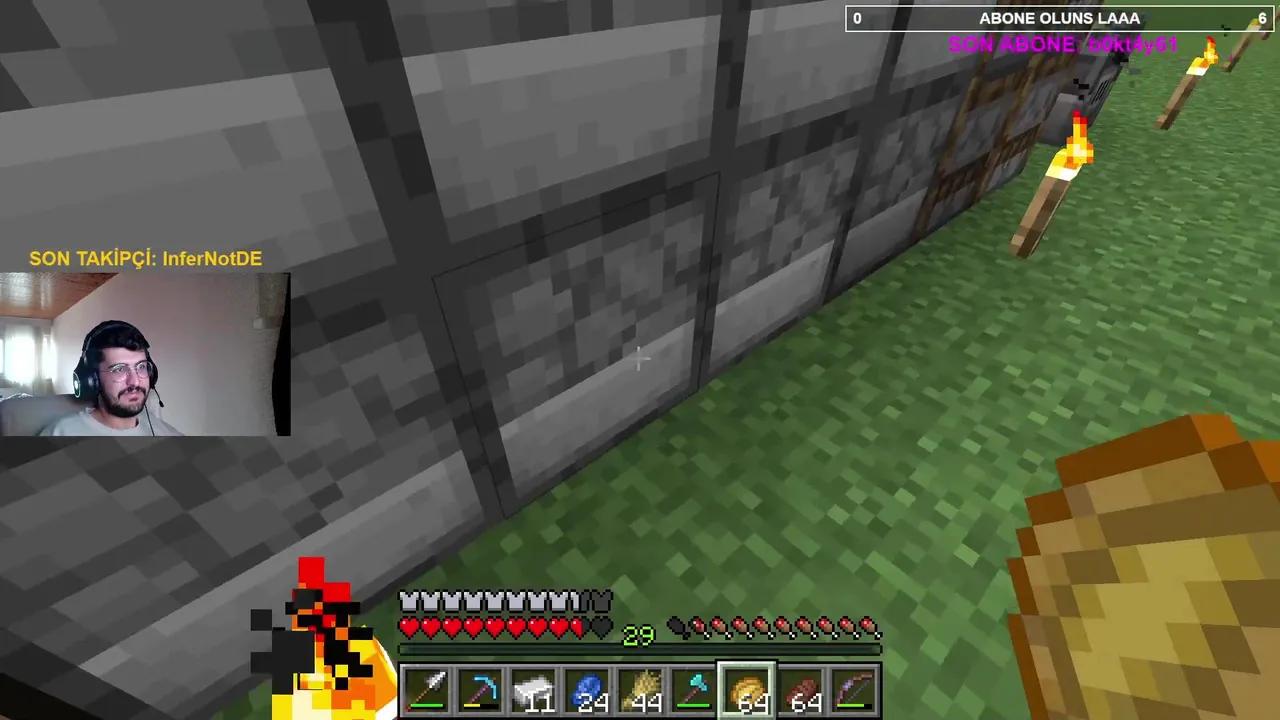Click the XP level number 29
Screen dimensions: 1280x720
(x=637, y=636)
